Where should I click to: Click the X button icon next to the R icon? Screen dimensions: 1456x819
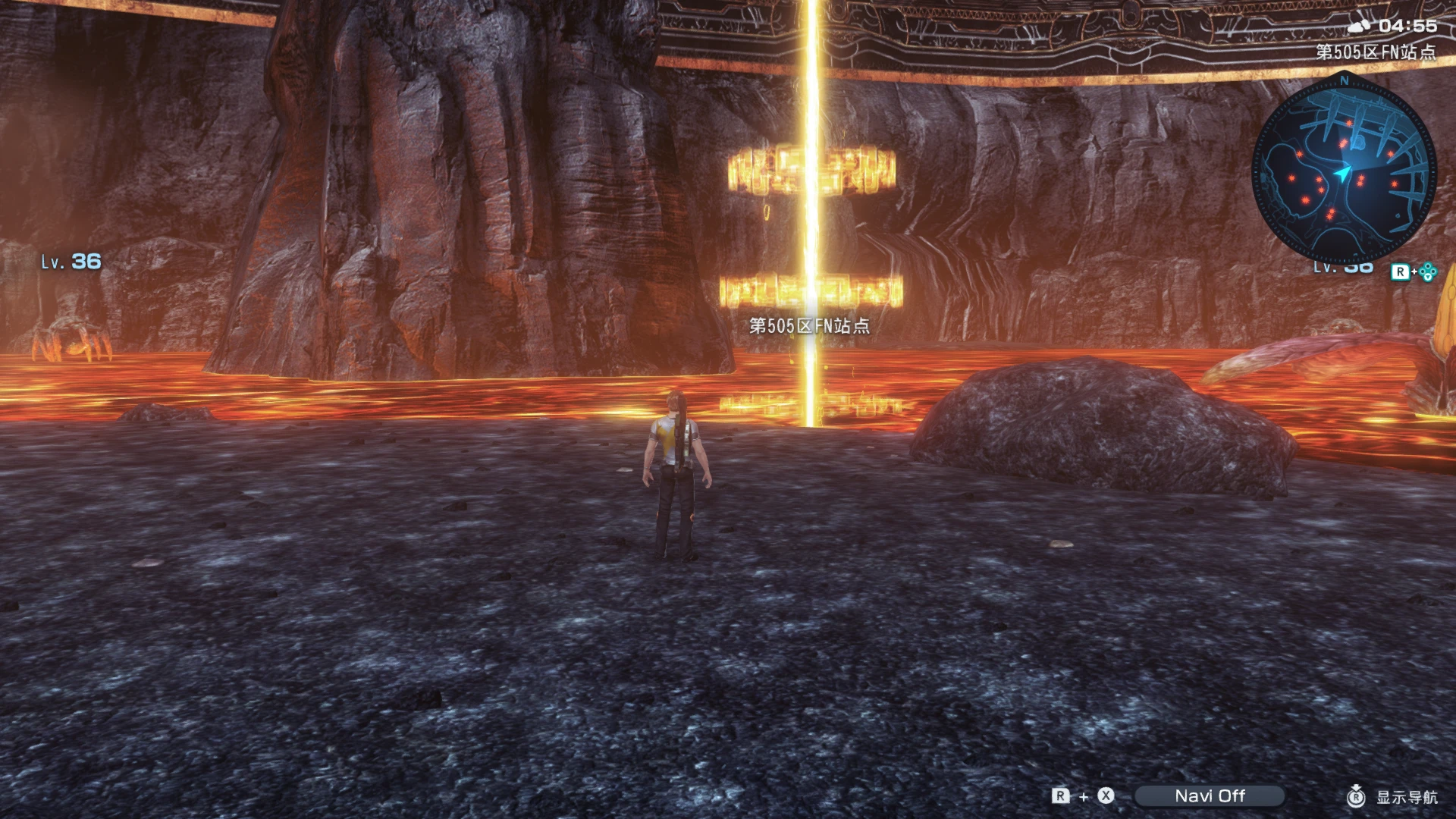coord(1105,796)
